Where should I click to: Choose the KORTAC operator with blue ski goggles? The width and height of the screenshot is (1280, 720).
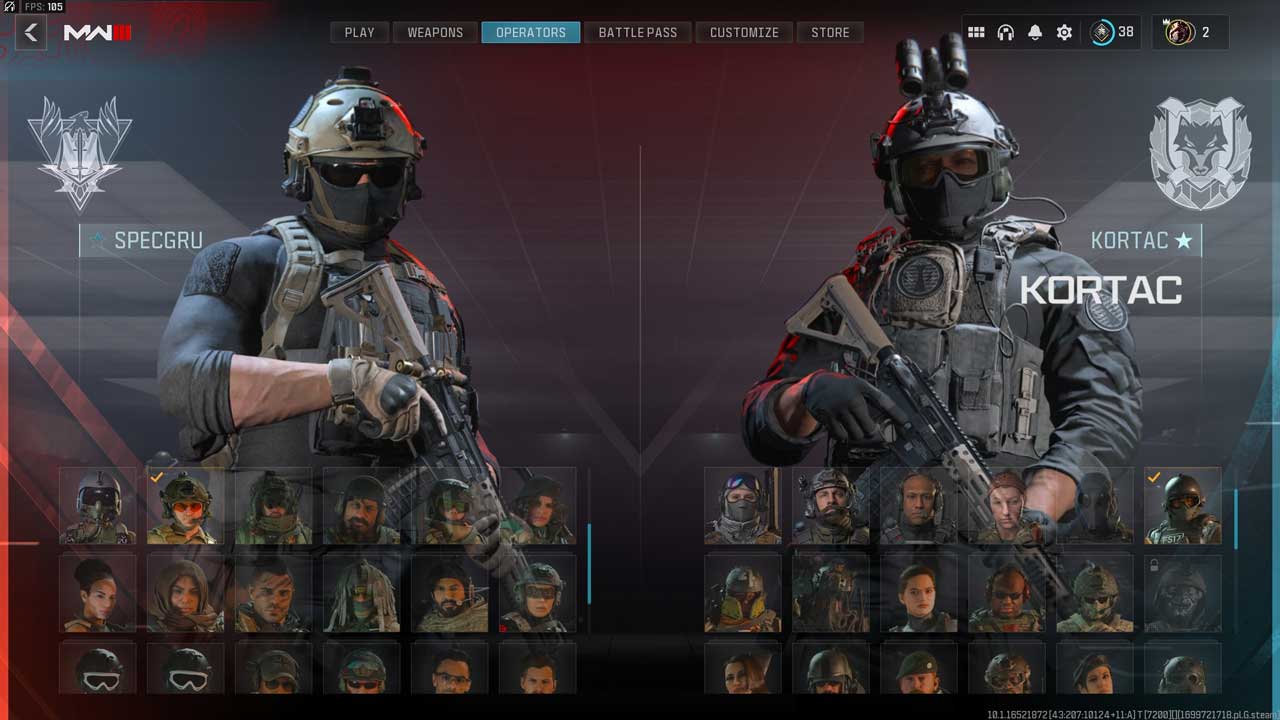[x=743, y=506]
